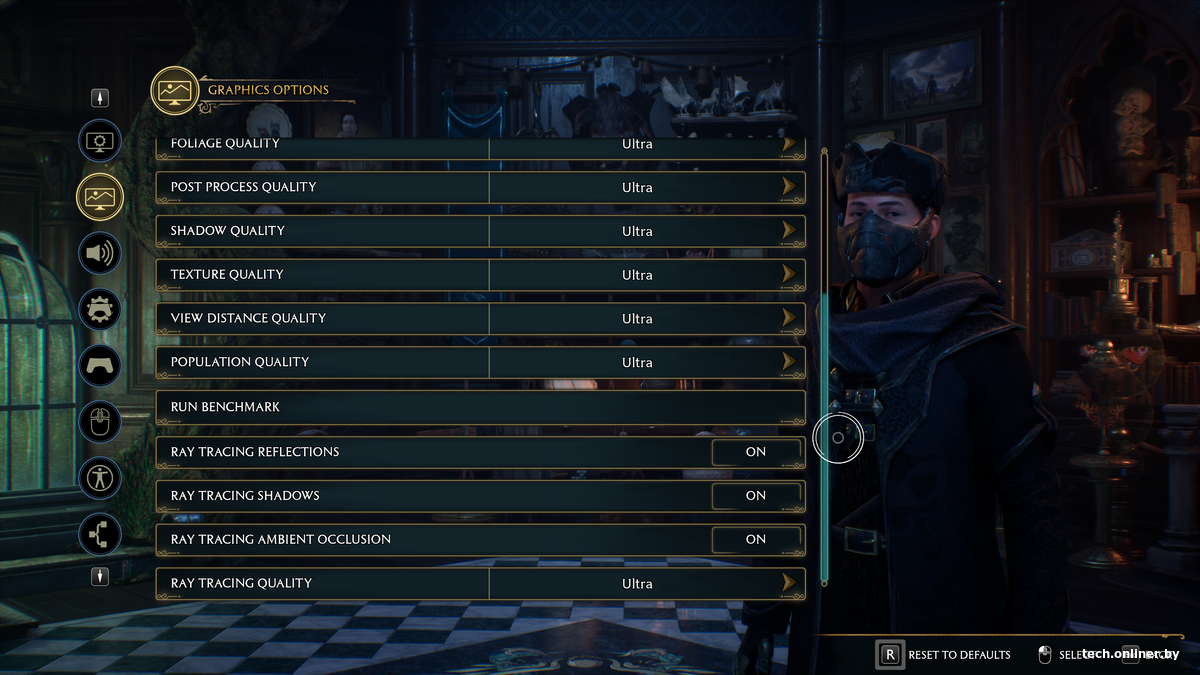The width and height of the screenshot is (1200, 675).
Task: Select the Controller options tab
Action: click(100, 366)
